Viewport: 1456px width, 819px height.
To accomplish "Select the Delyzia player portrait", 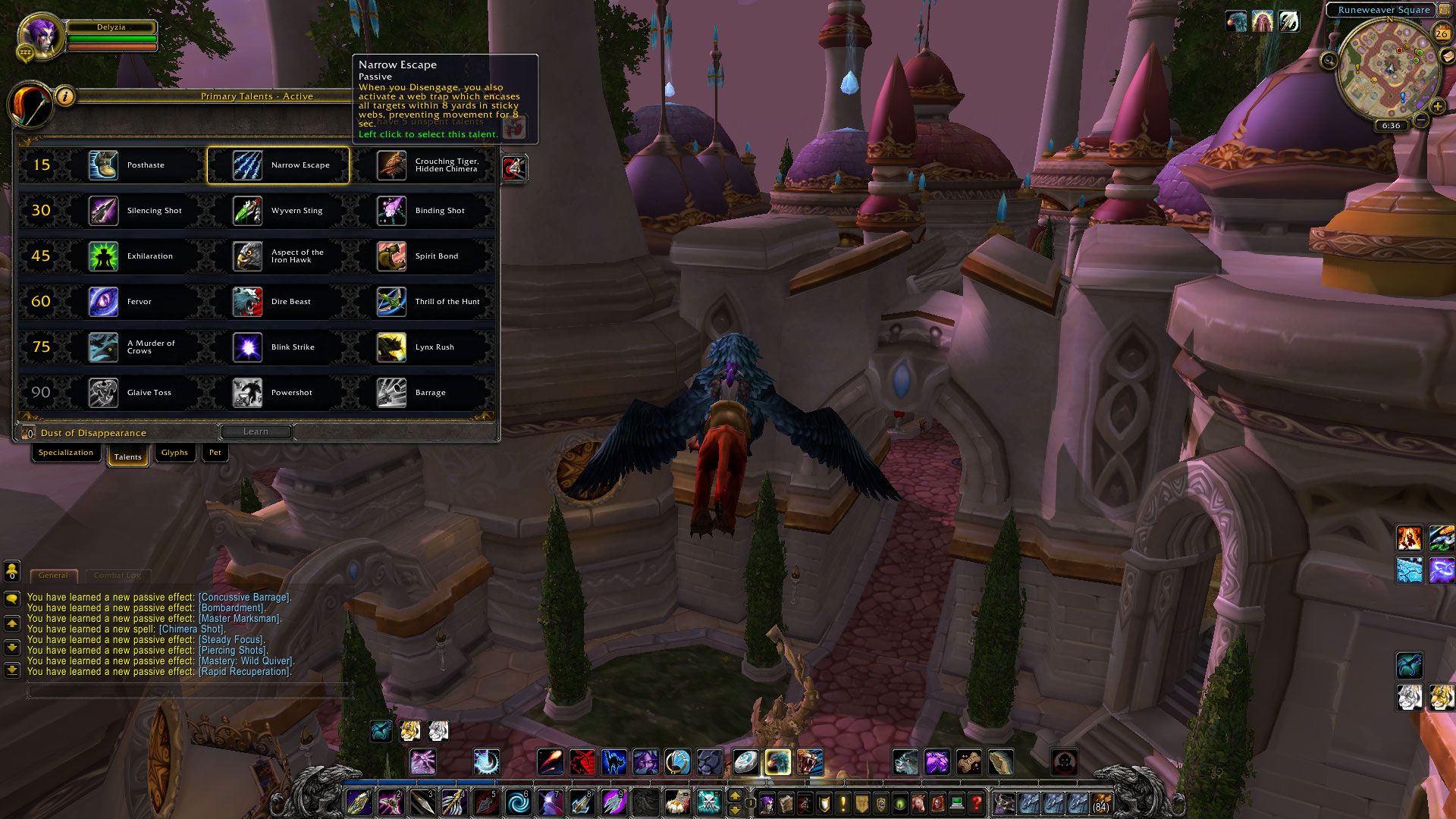I will (x=38, y=36).
